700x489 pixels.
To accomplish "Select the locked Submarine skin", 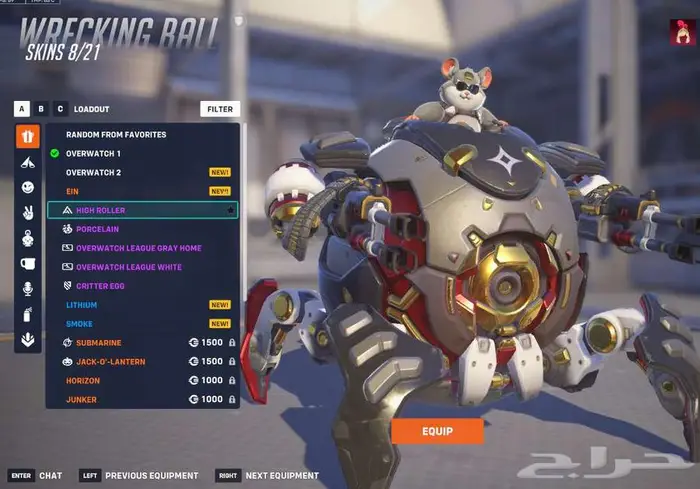I will coord(98,343).
